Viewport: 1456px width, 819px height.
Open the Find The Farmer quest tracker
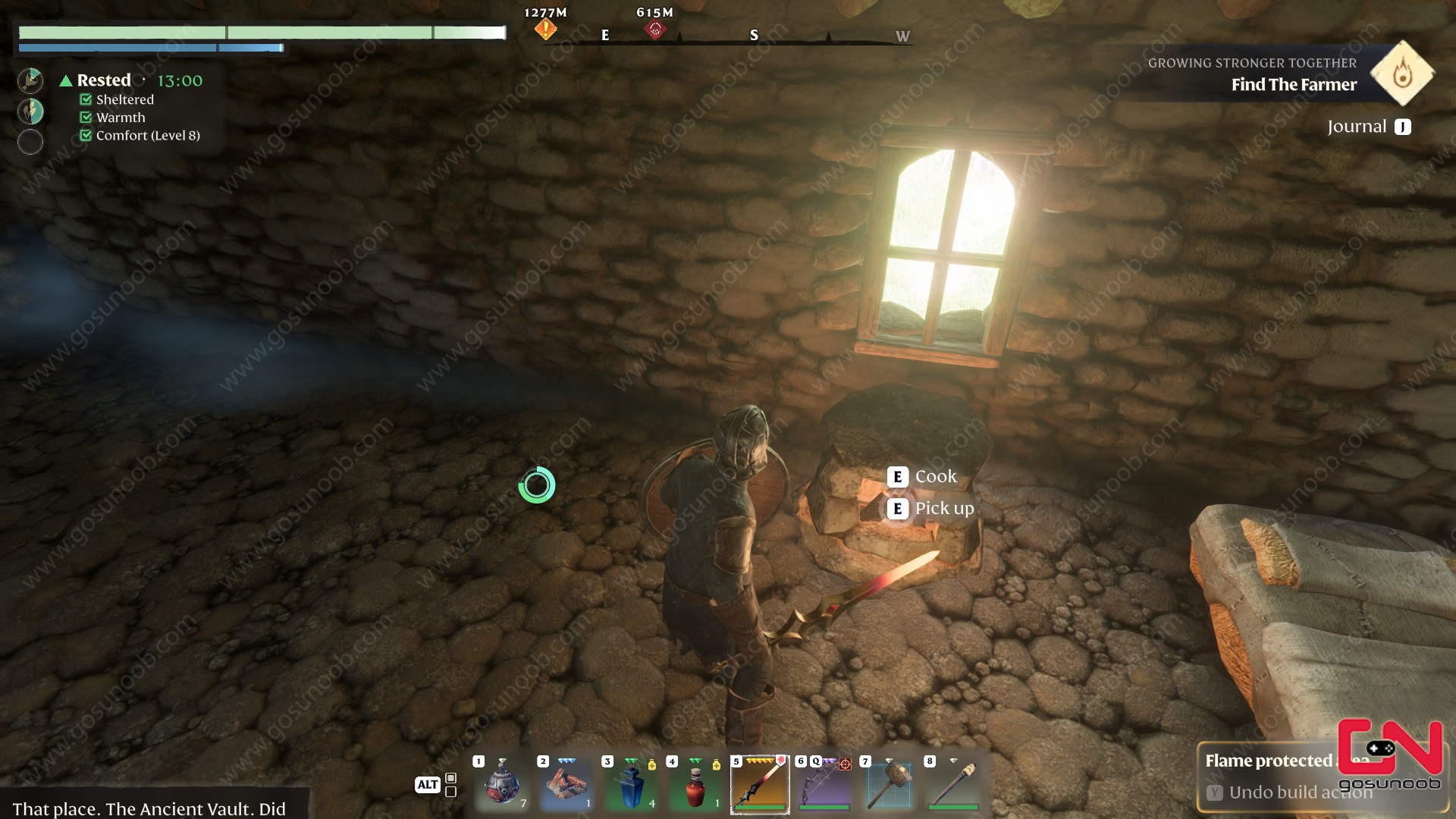(x=1293, y=84)
